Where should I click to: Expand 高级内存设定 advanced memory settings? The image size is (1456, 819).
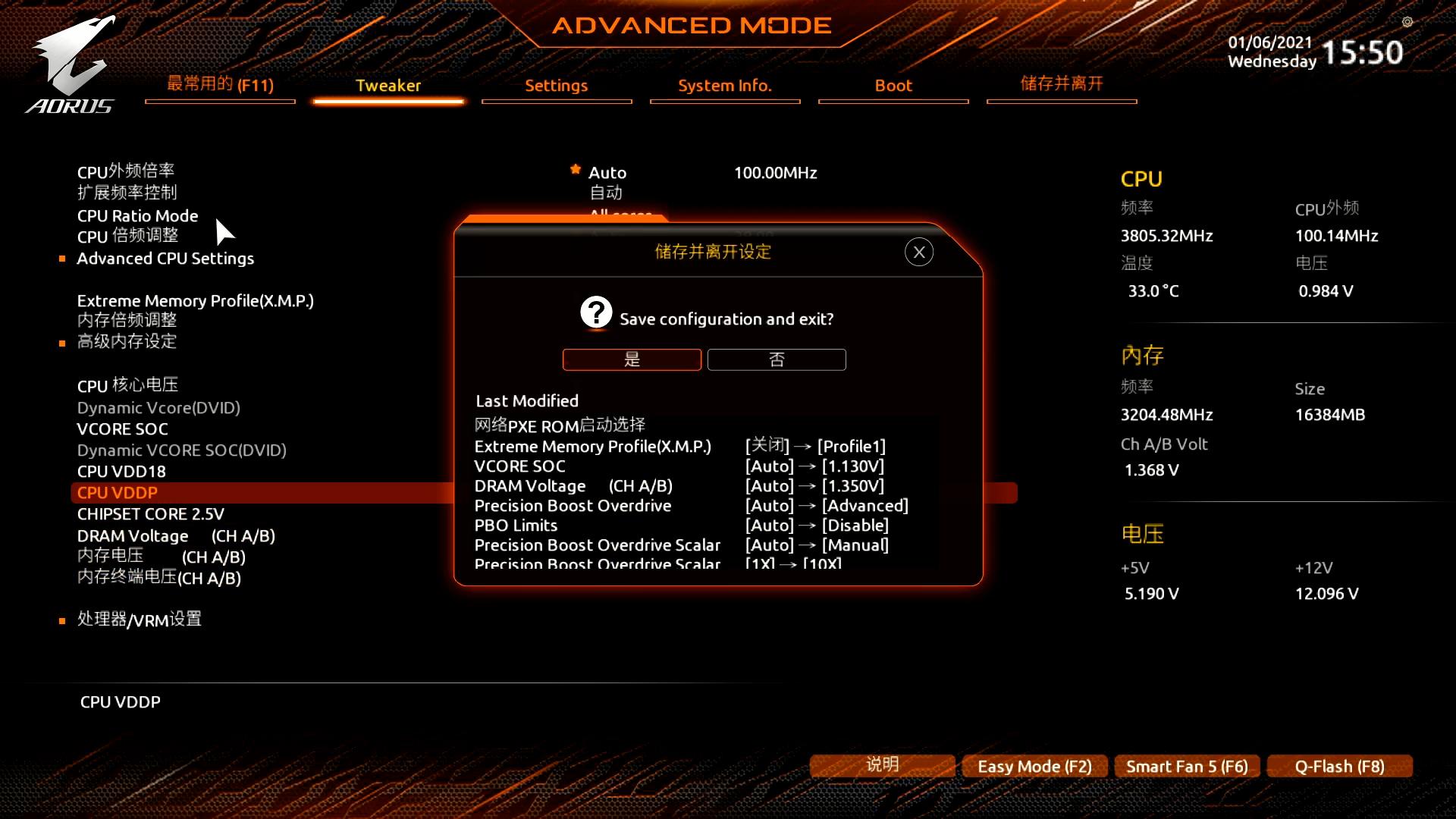126,342
